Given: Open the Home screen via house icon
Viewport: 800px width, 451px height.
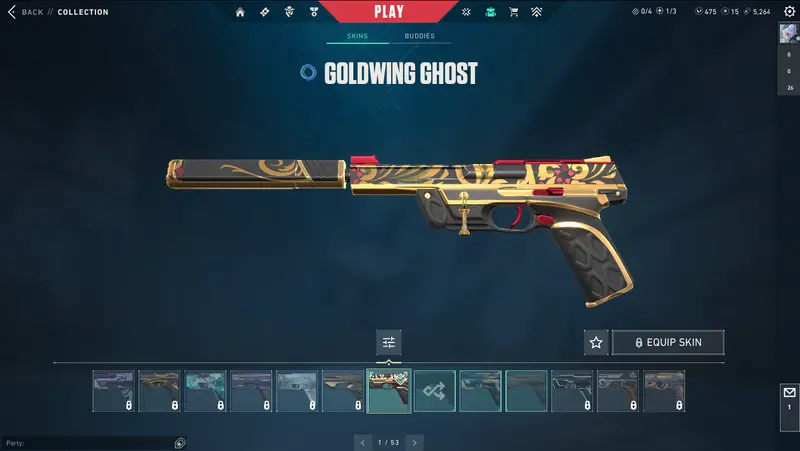Looking at the screenshot, I should 240,12.
